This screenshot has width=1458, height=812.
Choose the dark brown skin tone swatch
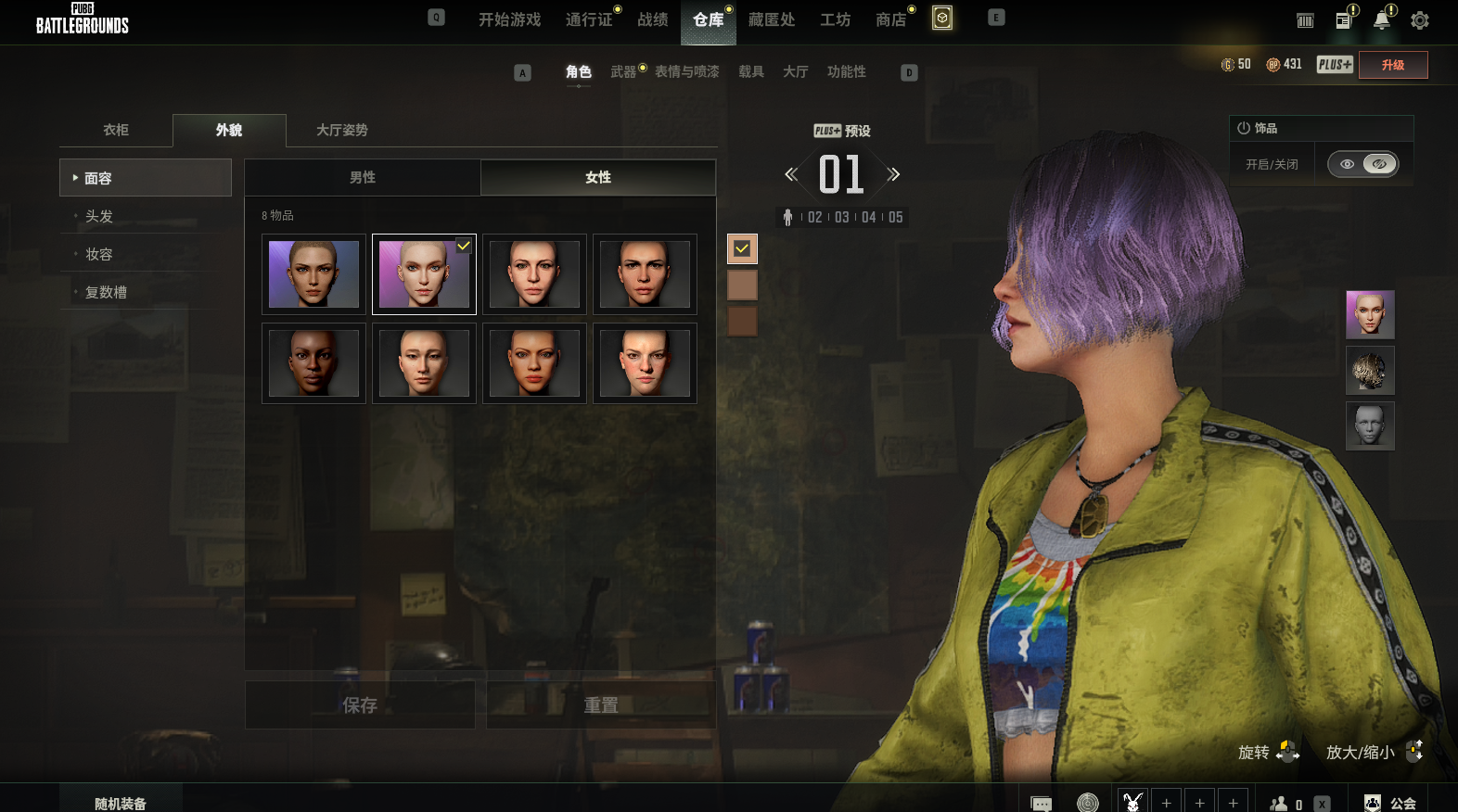click(x=742, y=322)
